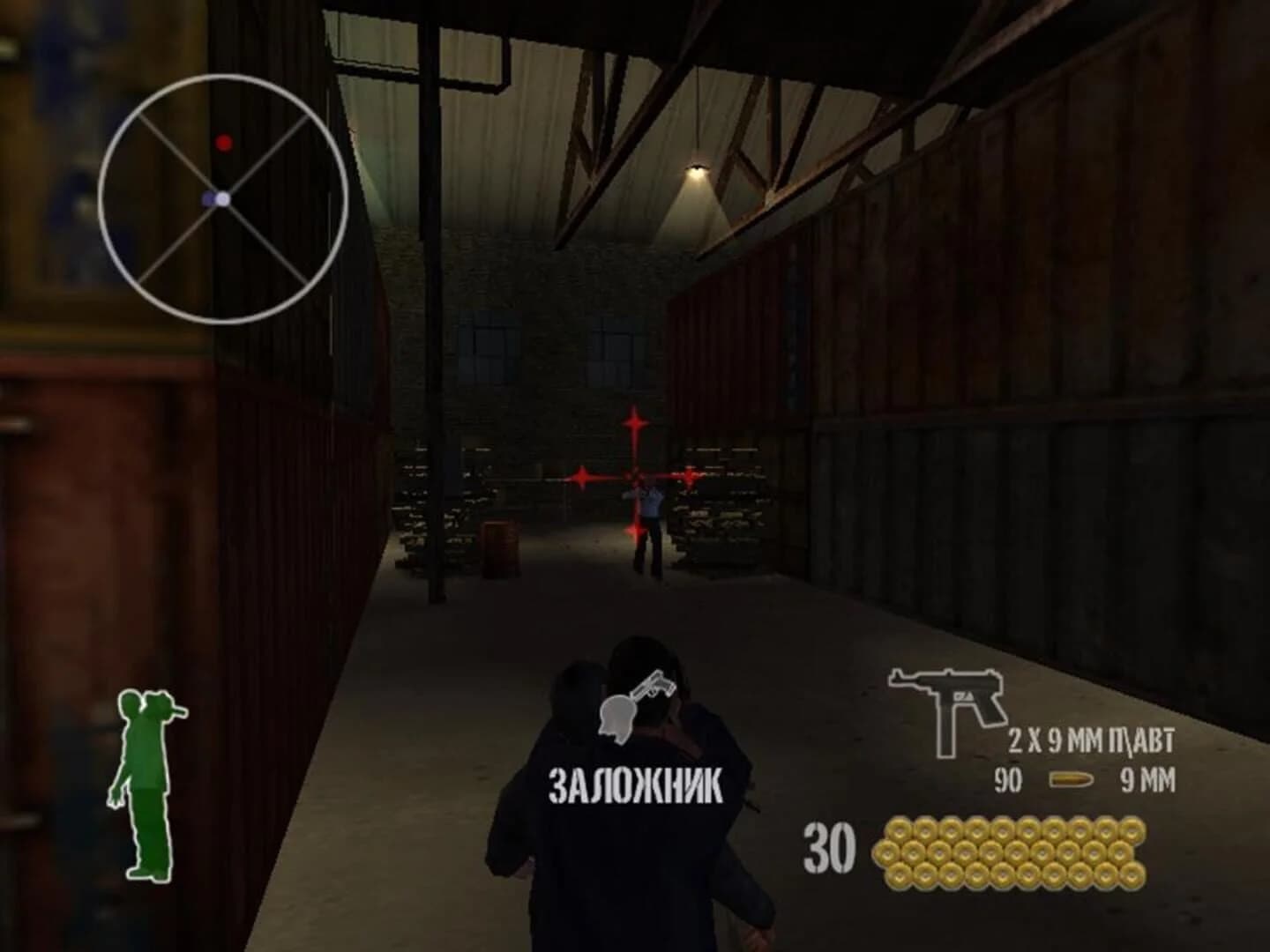Click the hanging ceiling lamp
The height and width of the screenshot is (952, 1270).
[697, 167]
